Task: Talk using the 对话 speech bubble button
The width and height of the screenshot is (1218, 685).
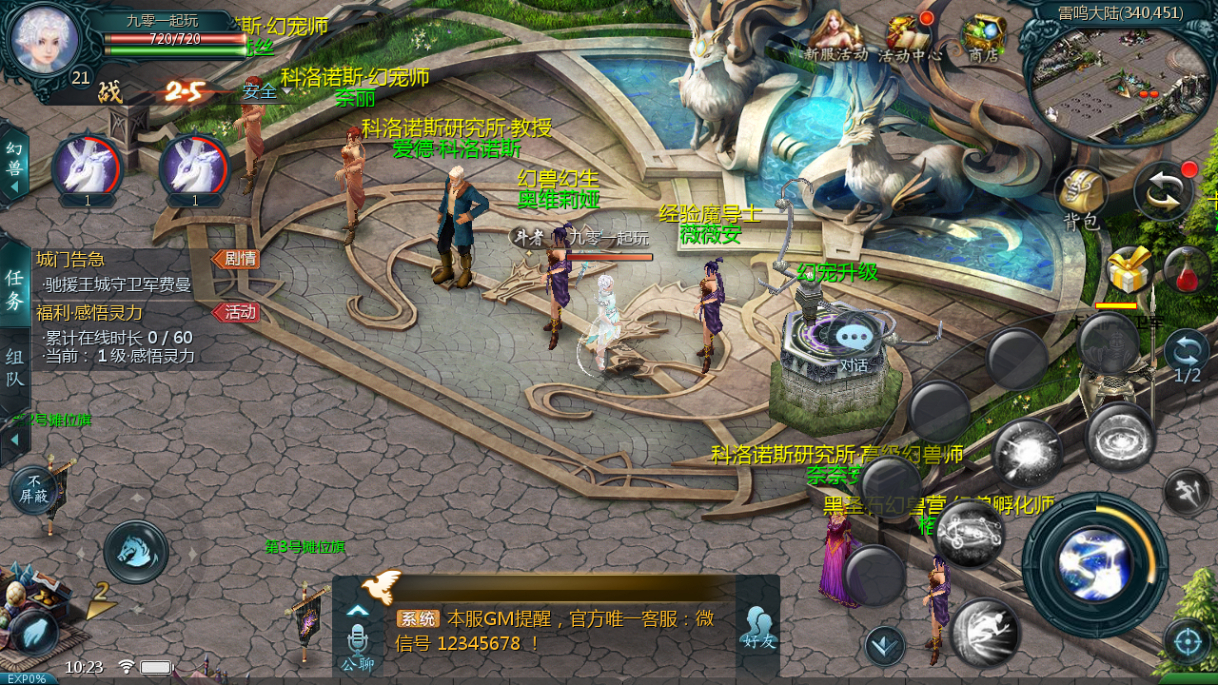Action: click(853, 343)
